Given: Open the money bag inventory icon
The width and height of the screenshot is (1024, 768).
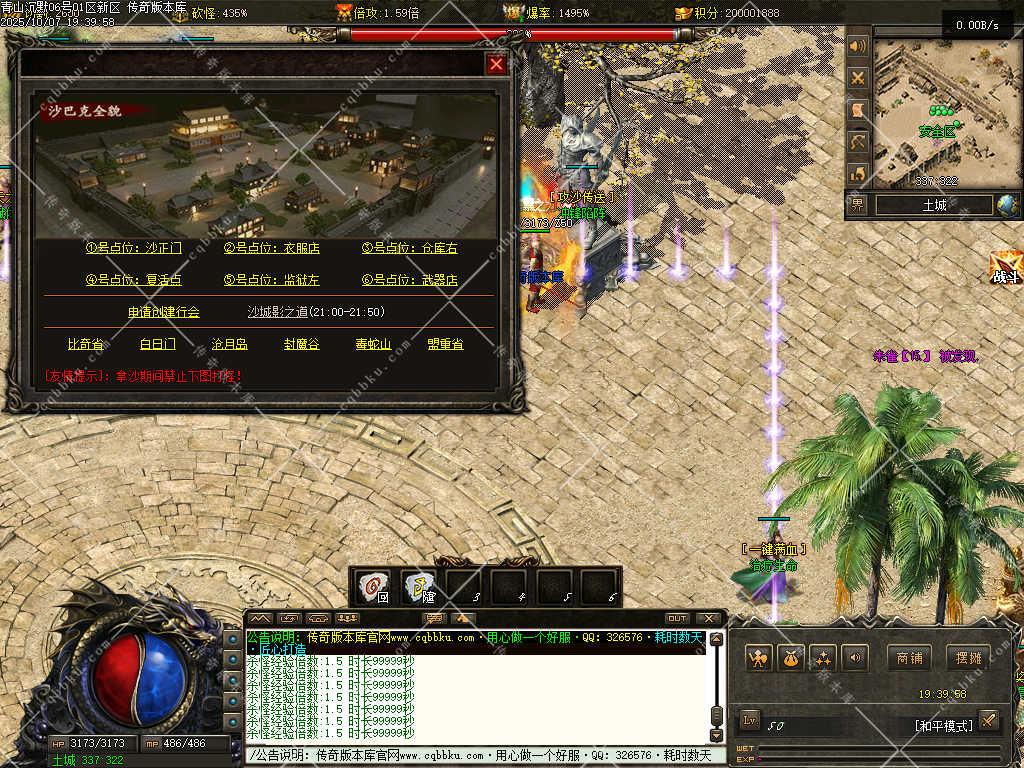Looking at the screenshot, I should pyautogui.click(x=791, y=658).
